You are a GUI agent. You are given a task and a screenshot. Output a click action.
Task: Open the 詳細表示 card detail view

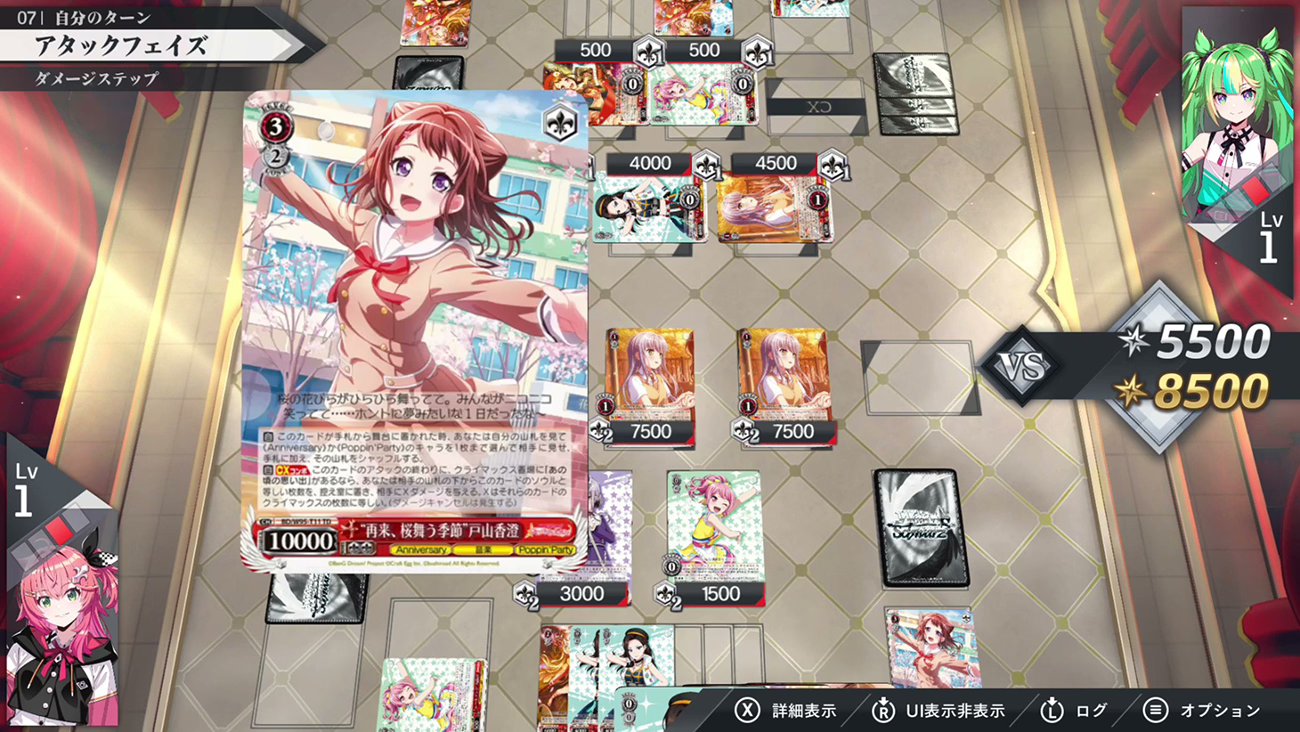click(x=790, y=709)
